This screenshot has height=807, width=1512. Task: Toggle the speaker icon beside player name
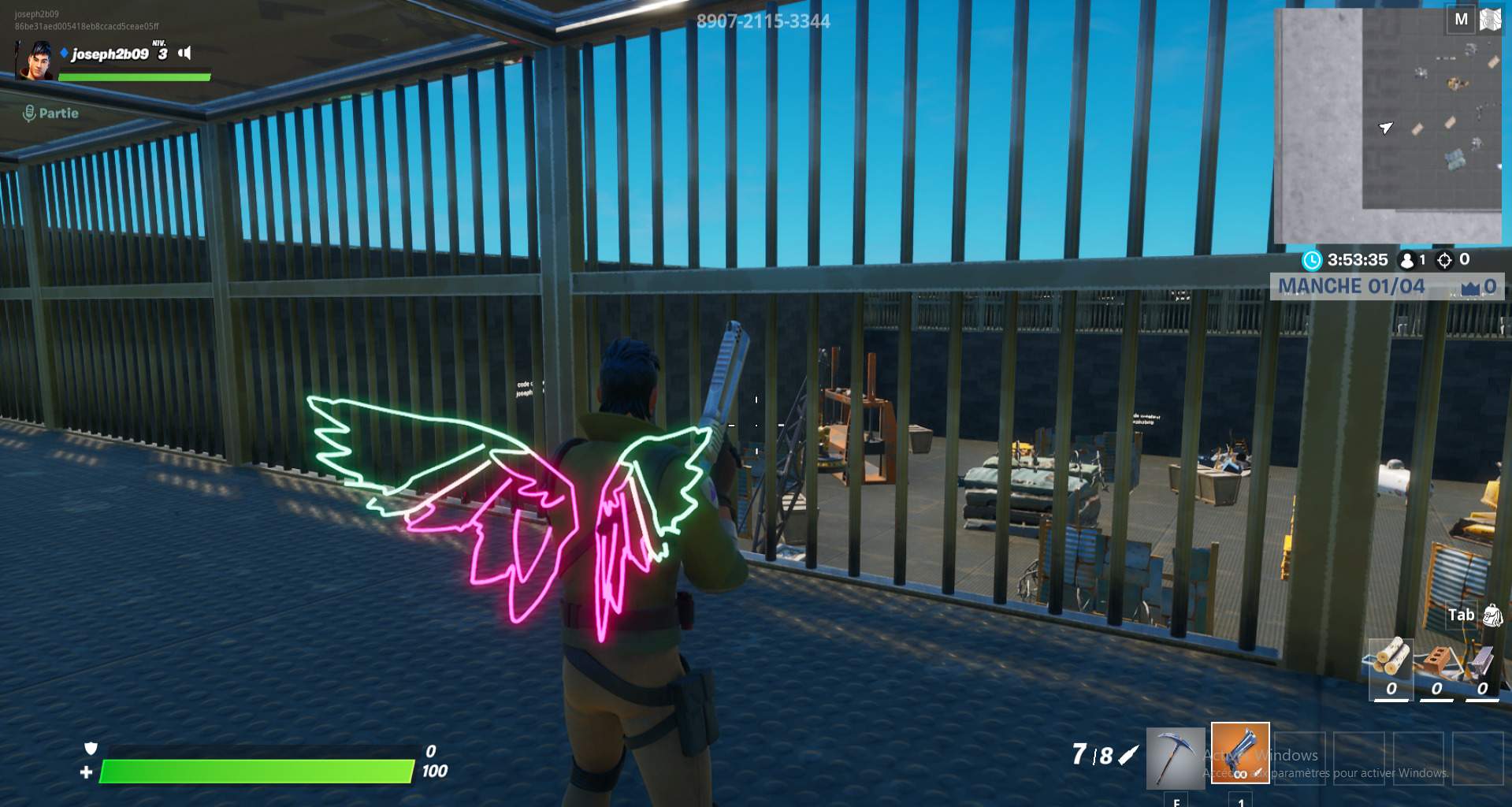(x=185, y=53)
